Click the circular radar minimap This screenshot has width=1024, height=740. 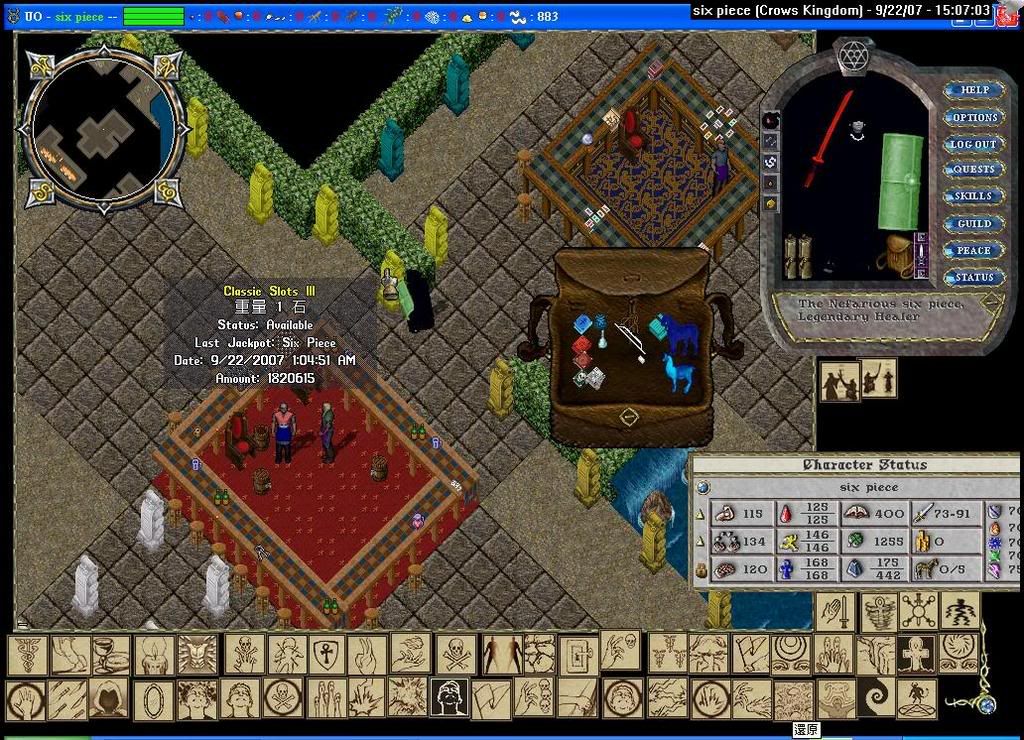click(102, 128)
